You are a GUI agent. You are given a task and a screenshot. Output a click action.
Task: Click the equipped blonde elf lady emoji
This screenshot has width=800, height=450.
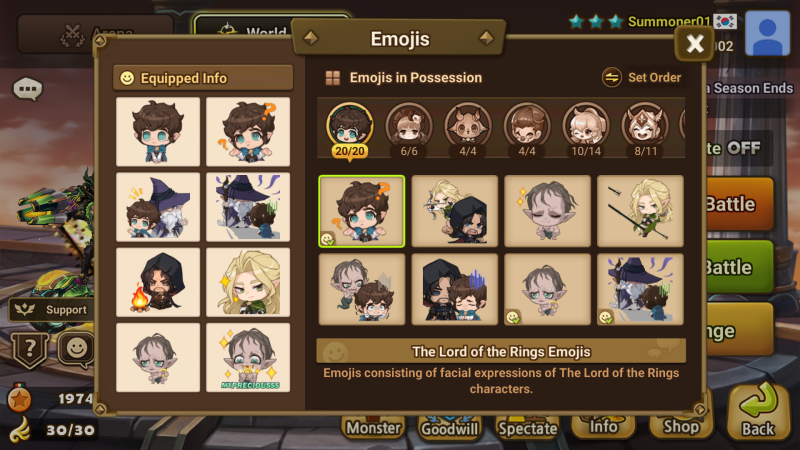(x=247, y=280)
